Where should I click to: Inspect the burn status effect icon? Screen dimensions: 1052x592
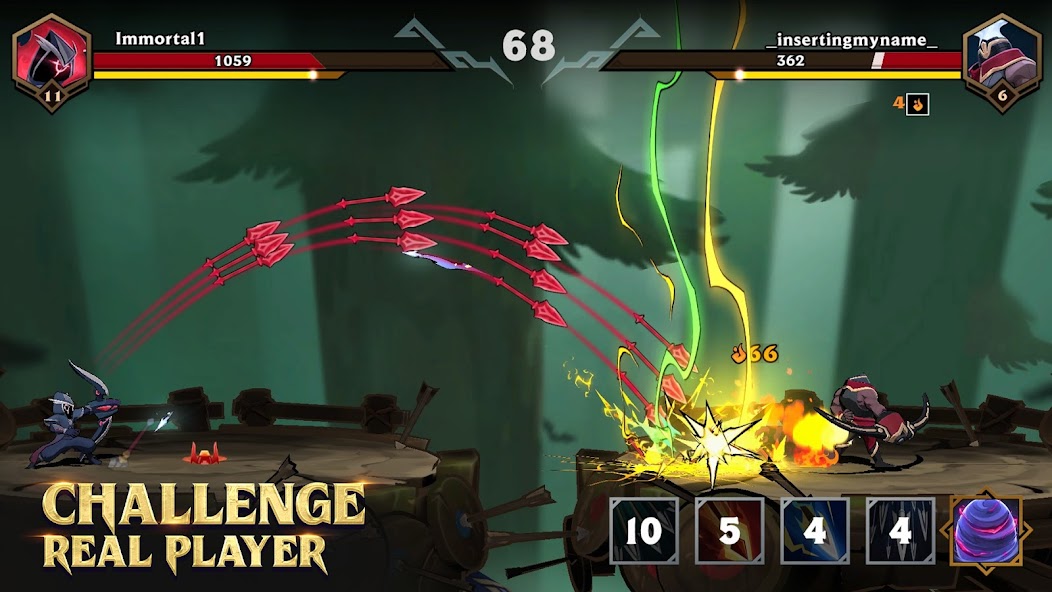[917, 104]
